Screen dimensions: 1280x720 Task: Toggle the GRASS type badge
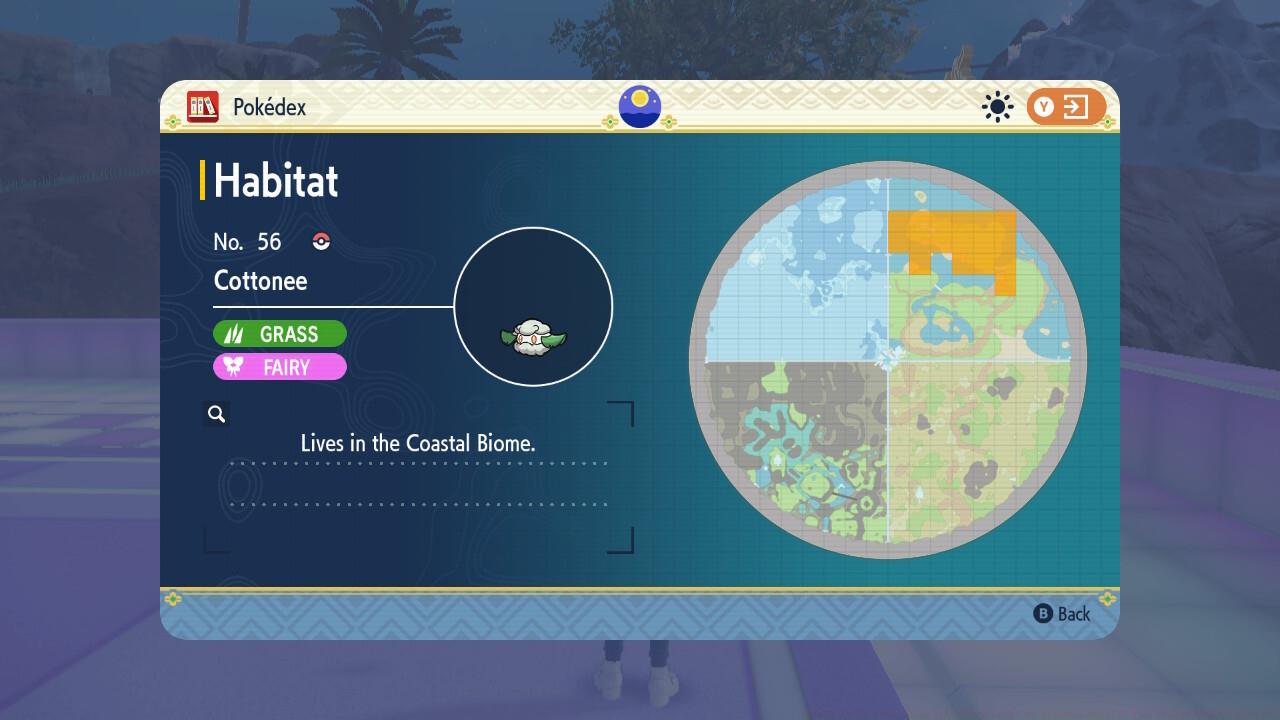click(280, 333)
